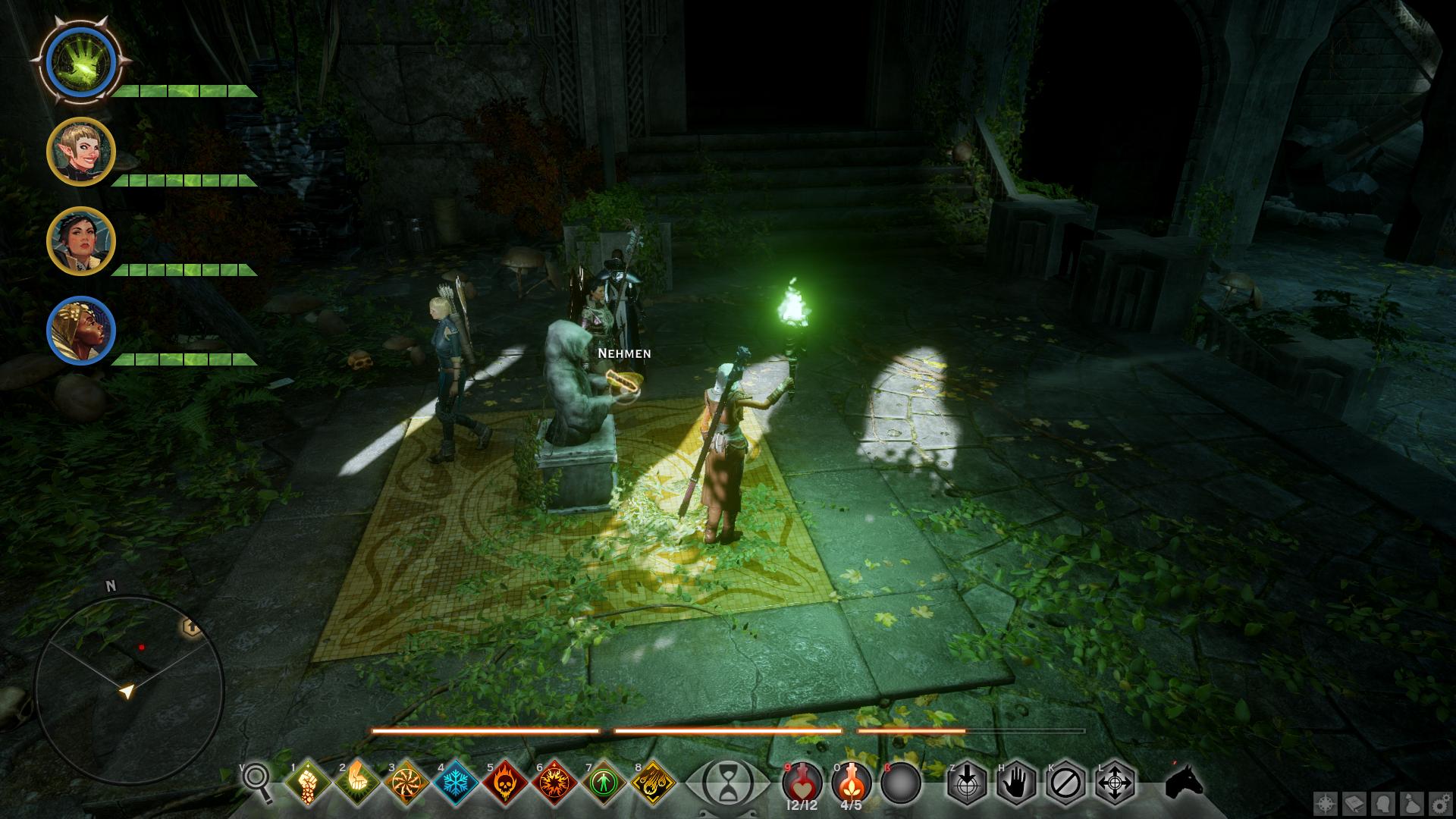Viewport: 1456px width, 819px height.
Task: Cast the yellow falling meteors spell
Action: point(653,782)
